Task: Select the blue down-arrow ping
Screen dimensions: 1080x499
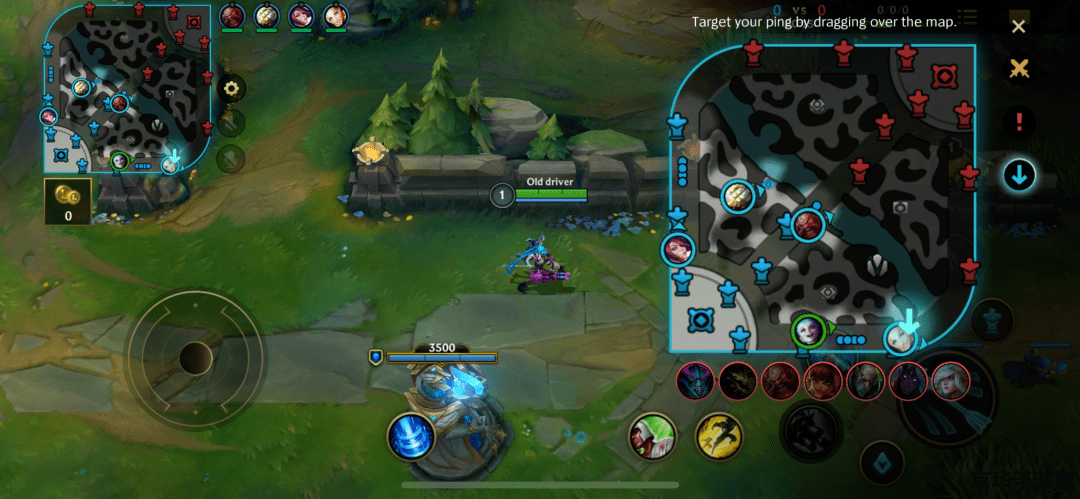Action: tap(1019, 176)
